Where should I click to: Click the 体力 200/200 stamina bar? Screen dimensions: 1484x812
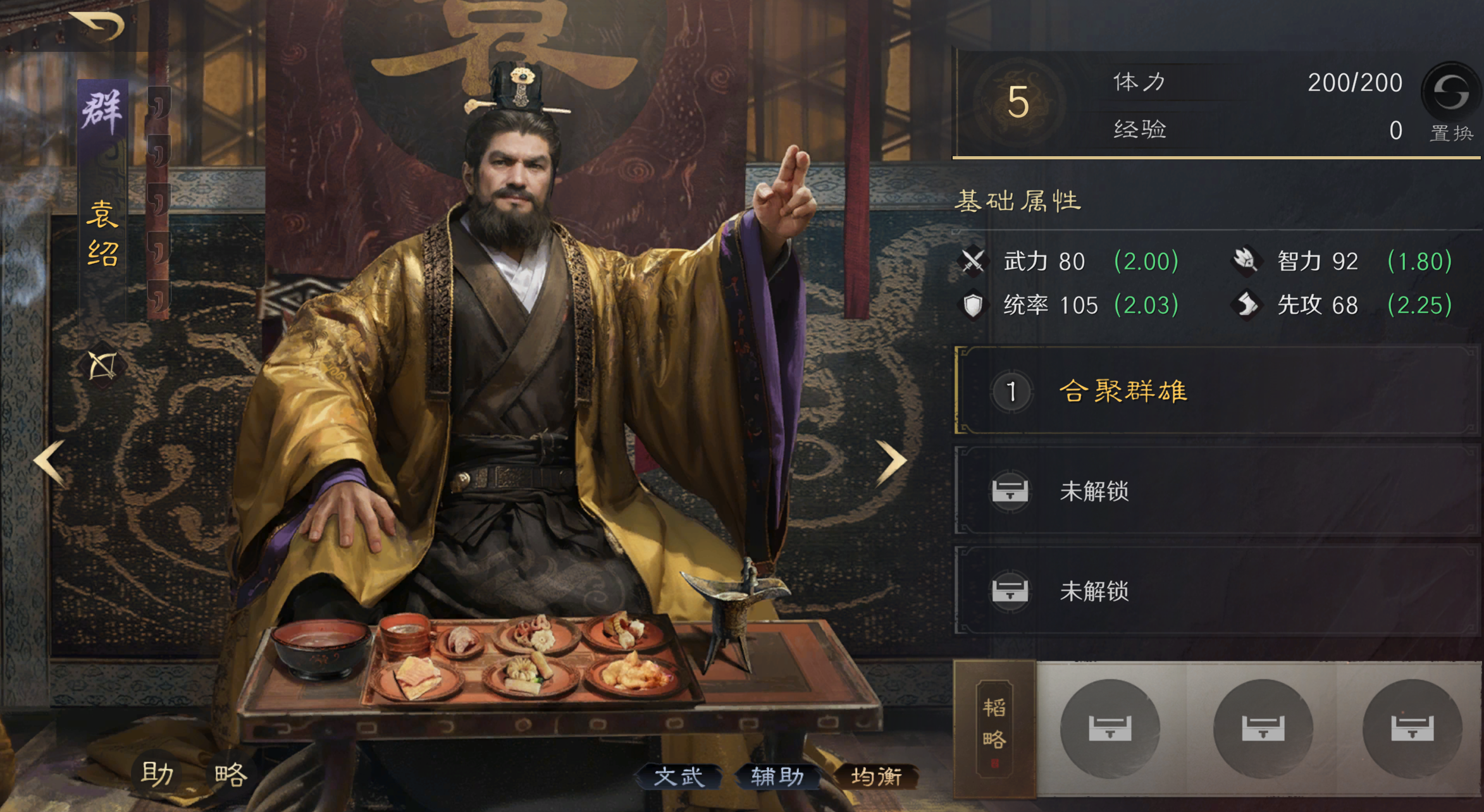(x=1234, y=82)
